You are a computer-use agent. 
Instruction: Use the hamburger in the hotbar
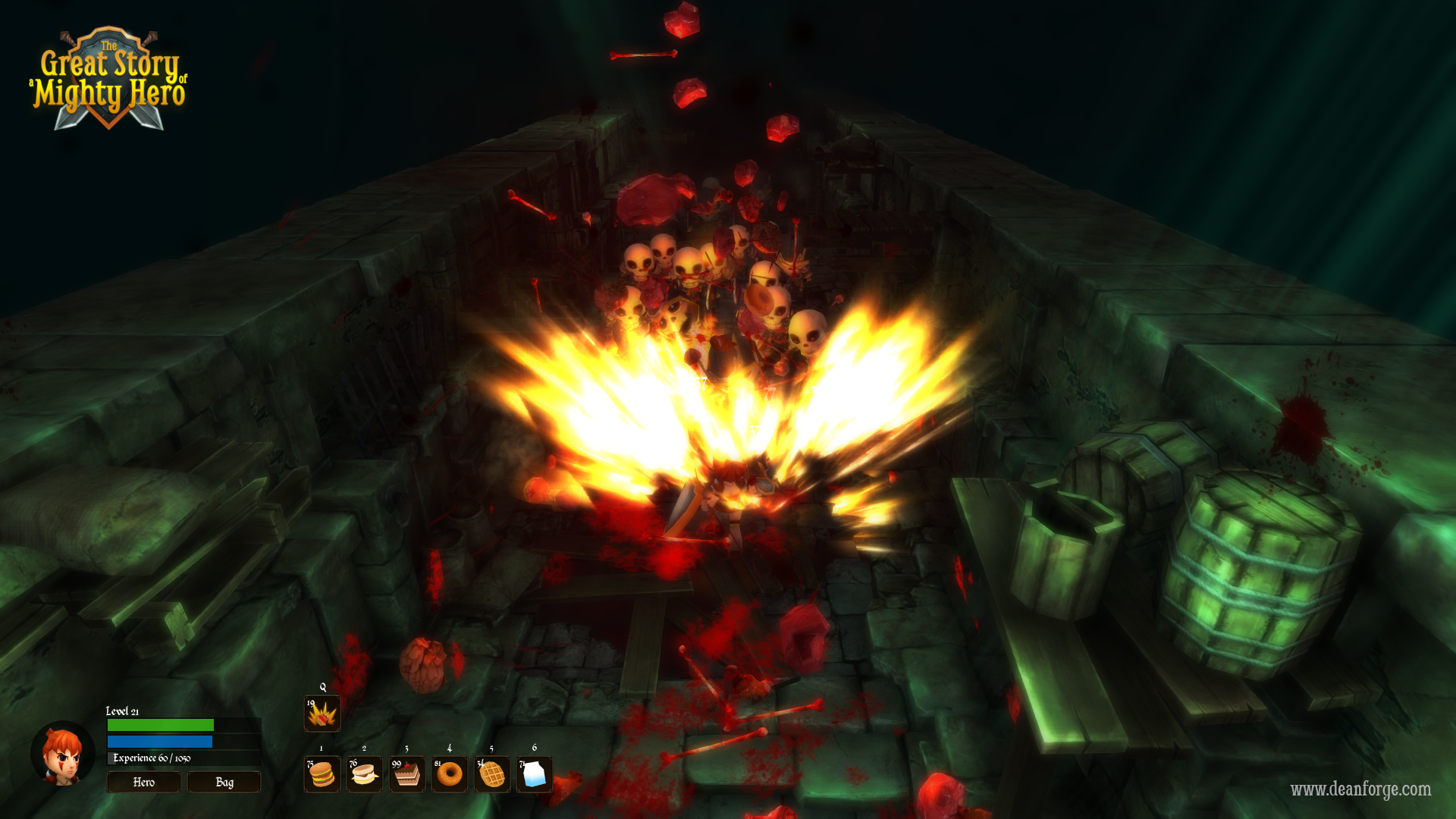tap(322, 774)
